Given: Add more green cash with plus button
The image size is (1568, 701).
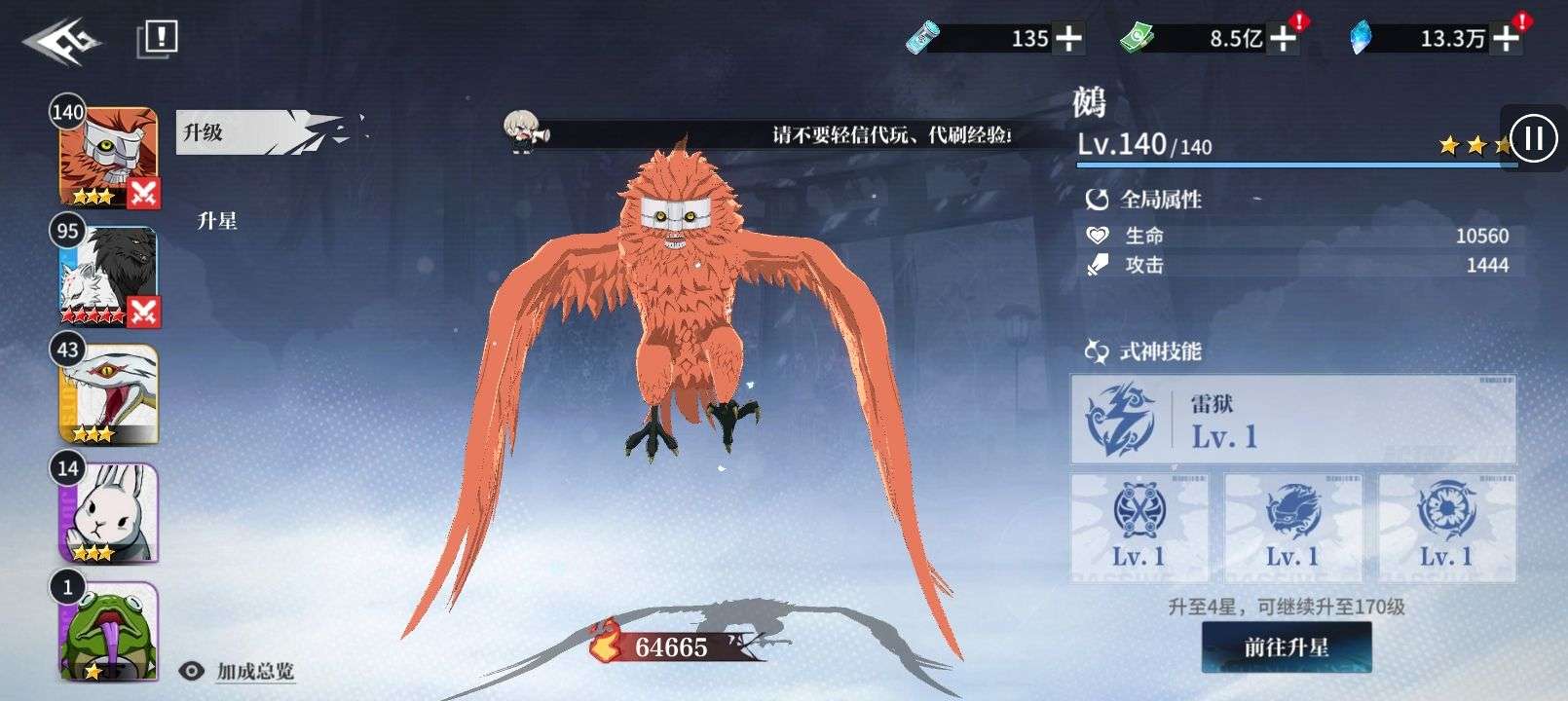Looking at the screenshot, I should click(x=1284, y=39).
